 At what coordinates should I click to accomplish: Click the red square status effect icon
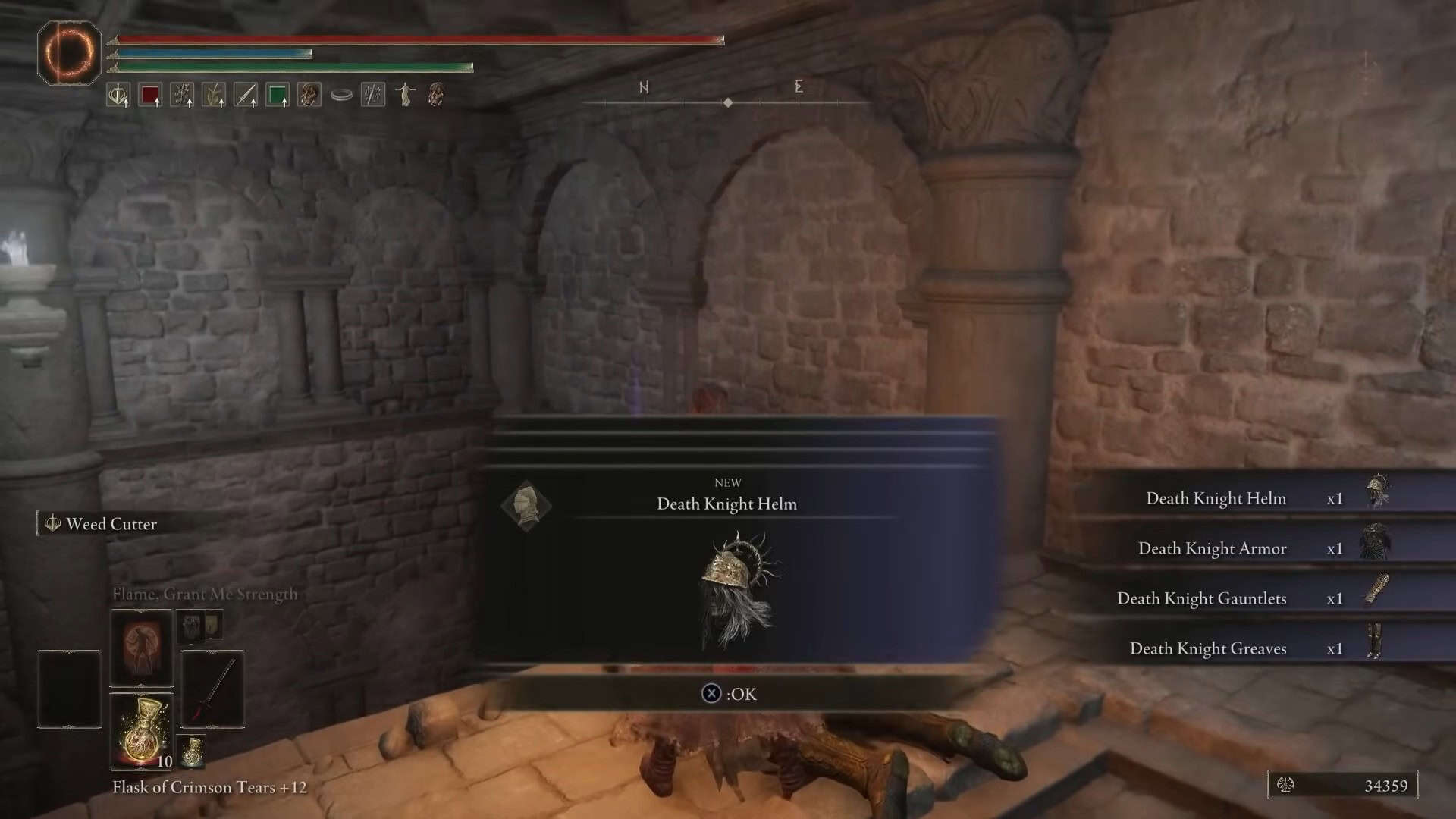point(150,95)
